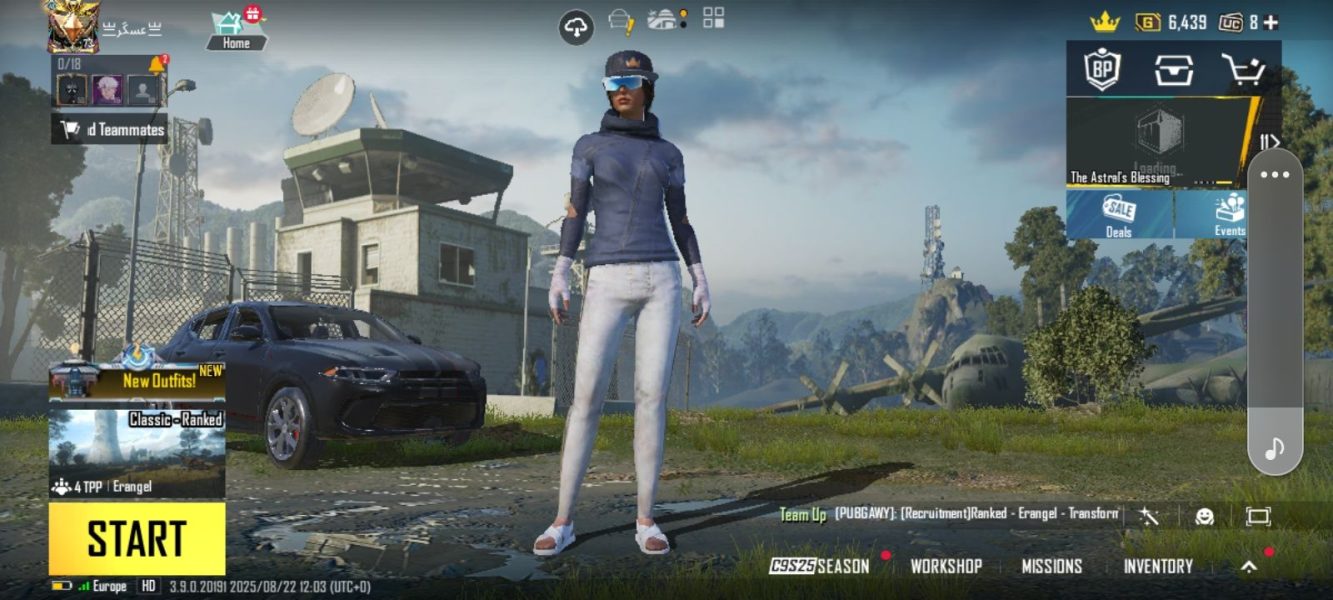Open the notification bell in team panel
This screenshot has width=1333, height=600.
click(157, 65)
